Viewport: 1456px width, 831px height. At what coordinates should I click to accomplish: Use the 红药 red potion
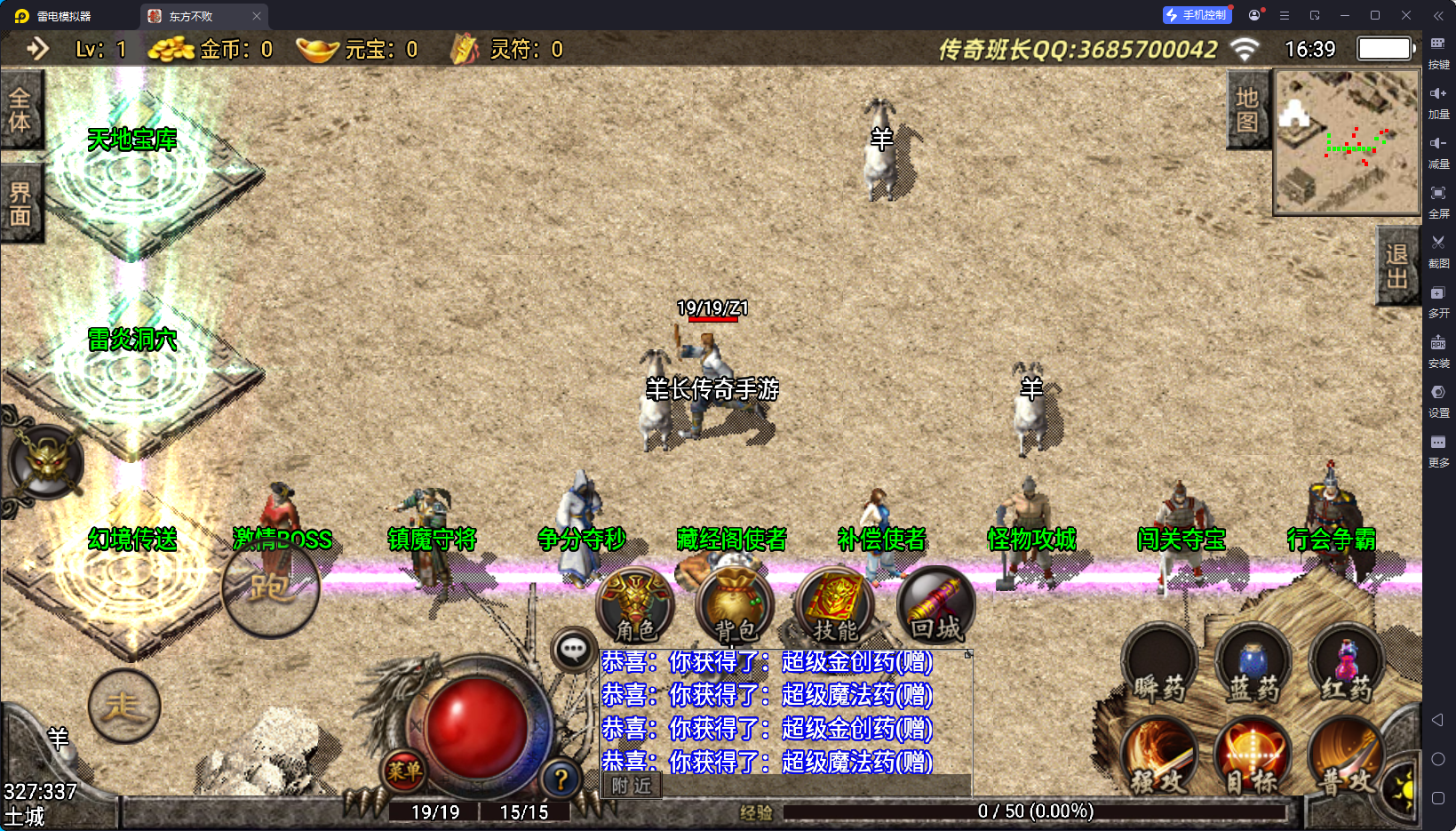pos(1346,666)
